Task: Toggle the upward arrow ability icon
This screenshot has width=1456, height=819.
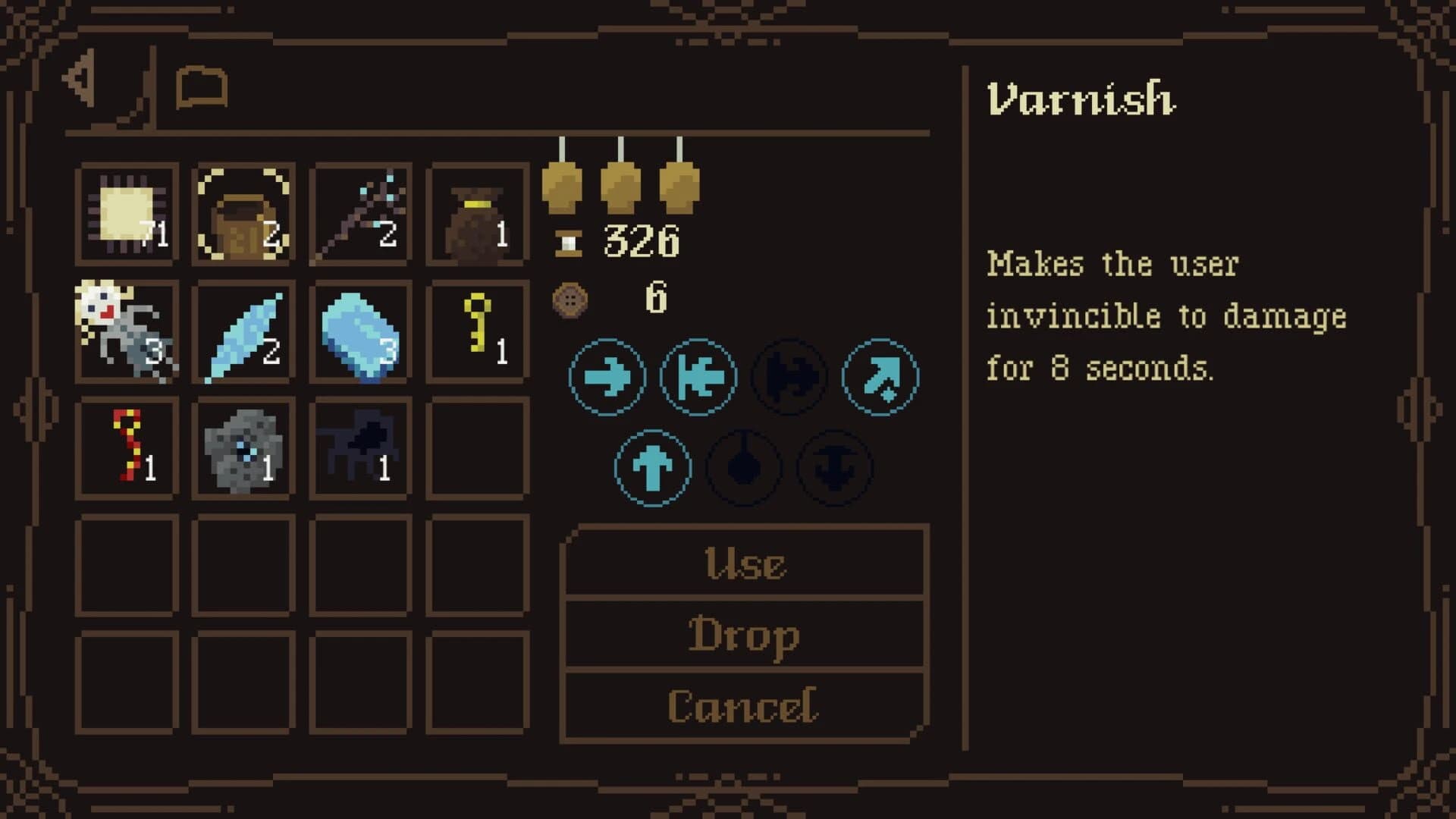Action: (x=654, y=468)
